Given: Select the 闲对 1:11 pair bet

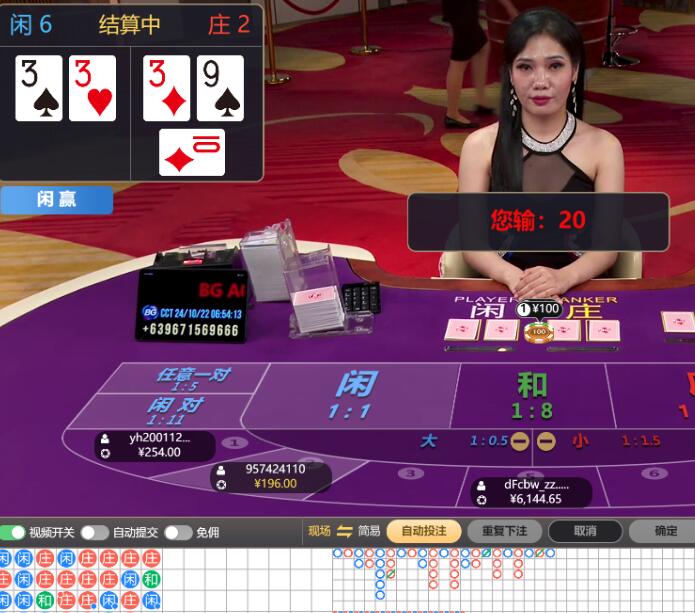Looking at the screenshot, I should point(176,411).
